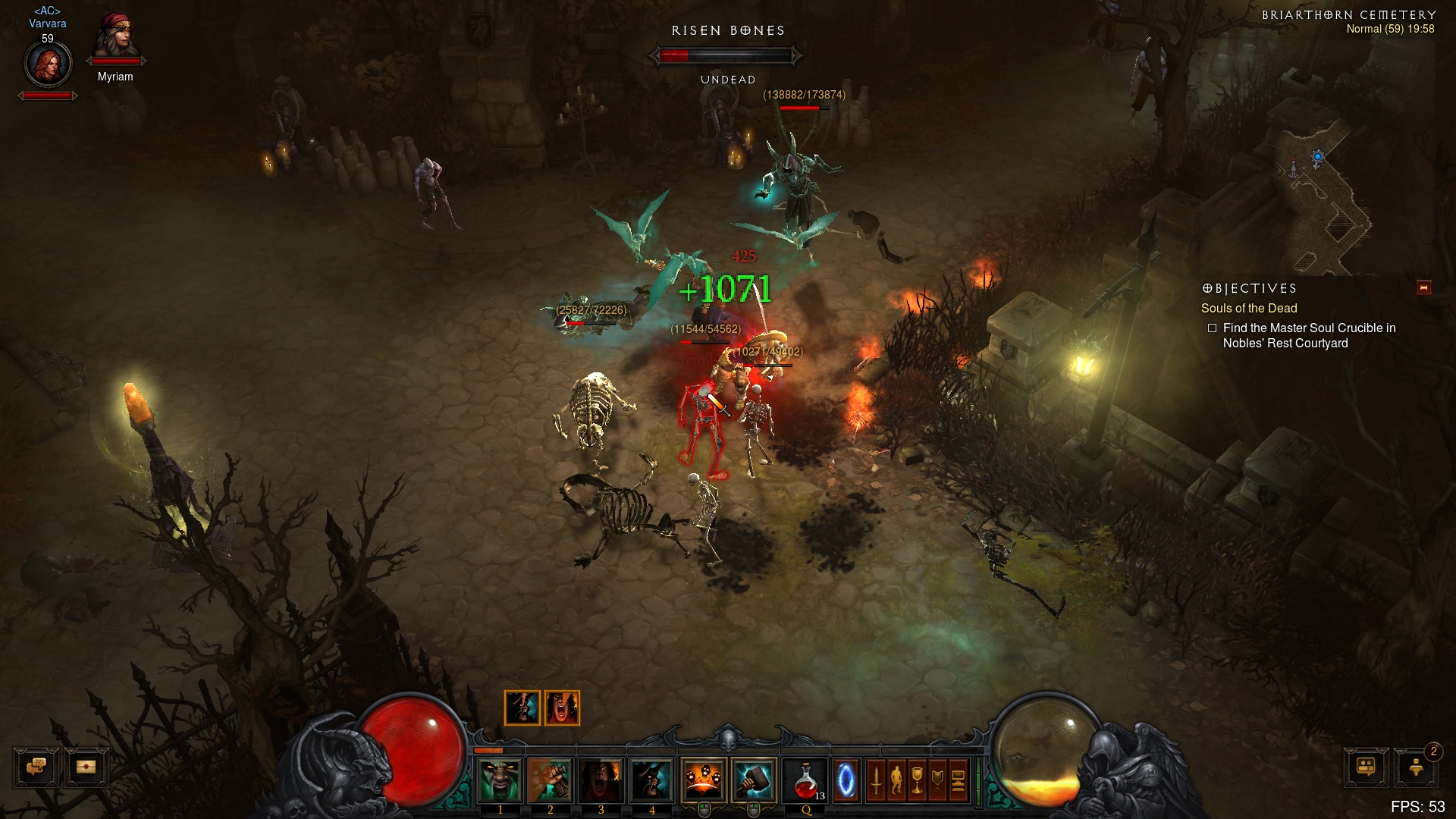The image size is (1456, 819).
Task: Open the notifications button with badge 2
Action: point(1417,767)
